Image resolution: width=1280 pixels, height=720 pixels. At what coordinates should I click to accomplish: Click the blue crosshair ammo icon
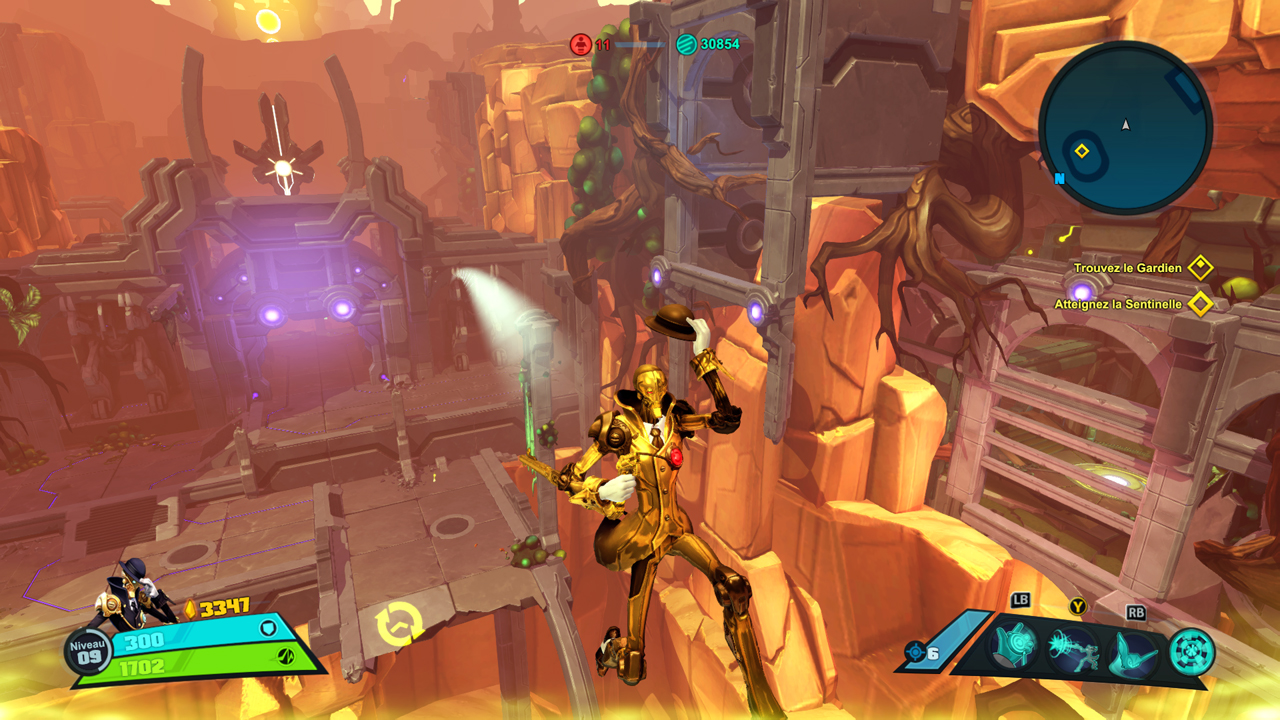point(914,652)
